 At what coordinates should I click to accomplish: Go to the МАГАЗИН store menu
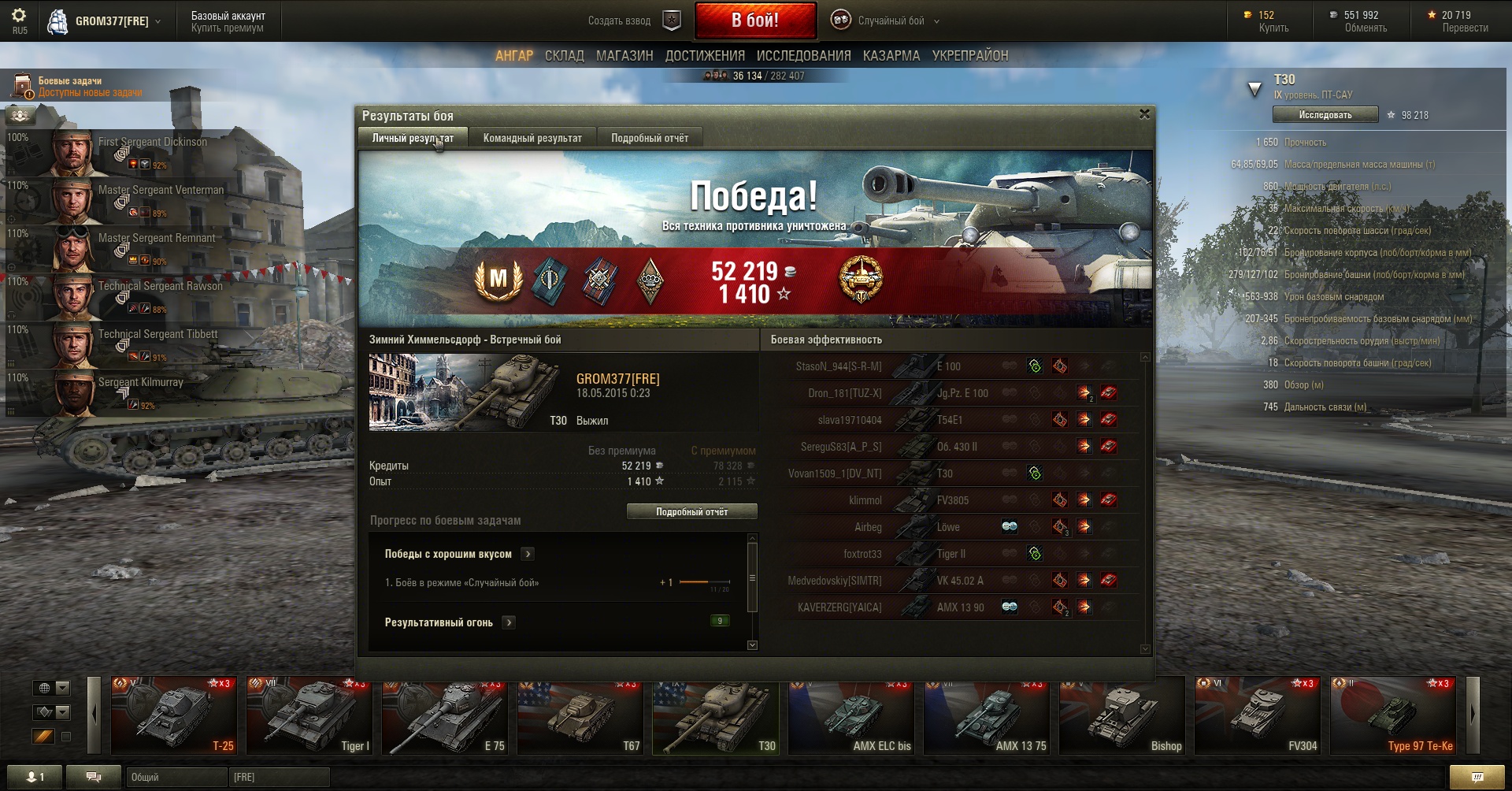pyautogui.click(x=624, y=56)
